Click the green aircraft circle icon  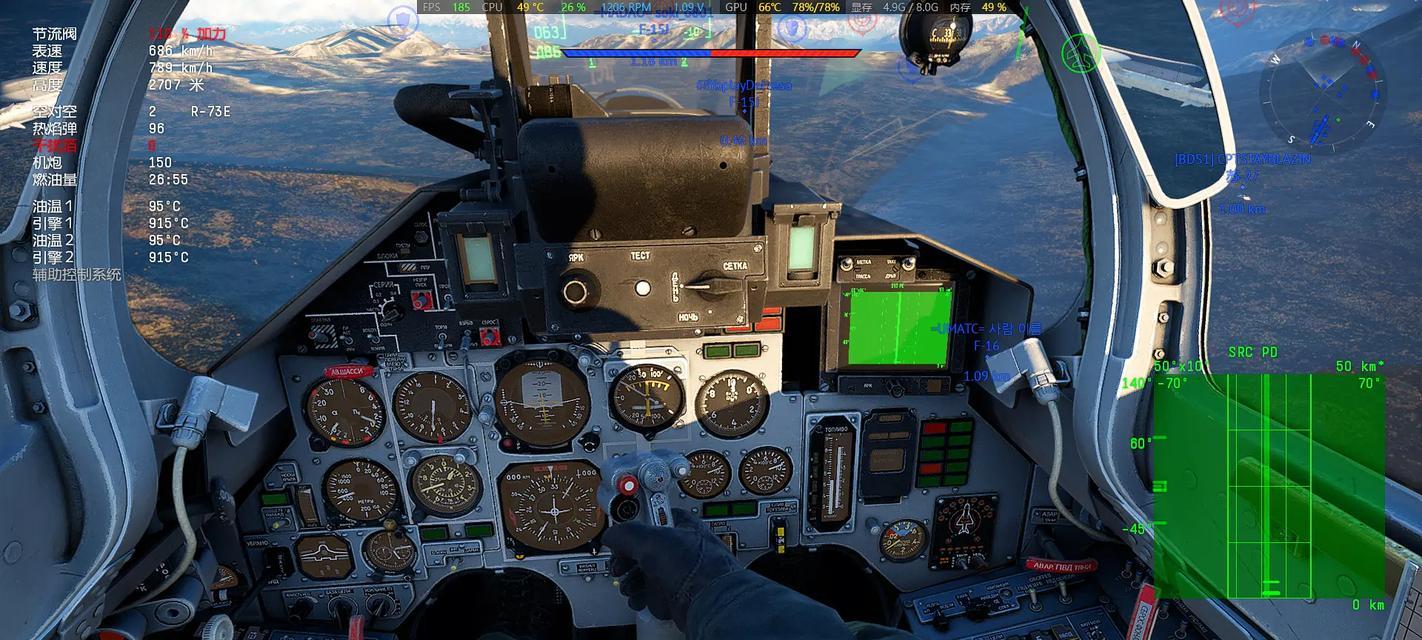point(1081,53)
